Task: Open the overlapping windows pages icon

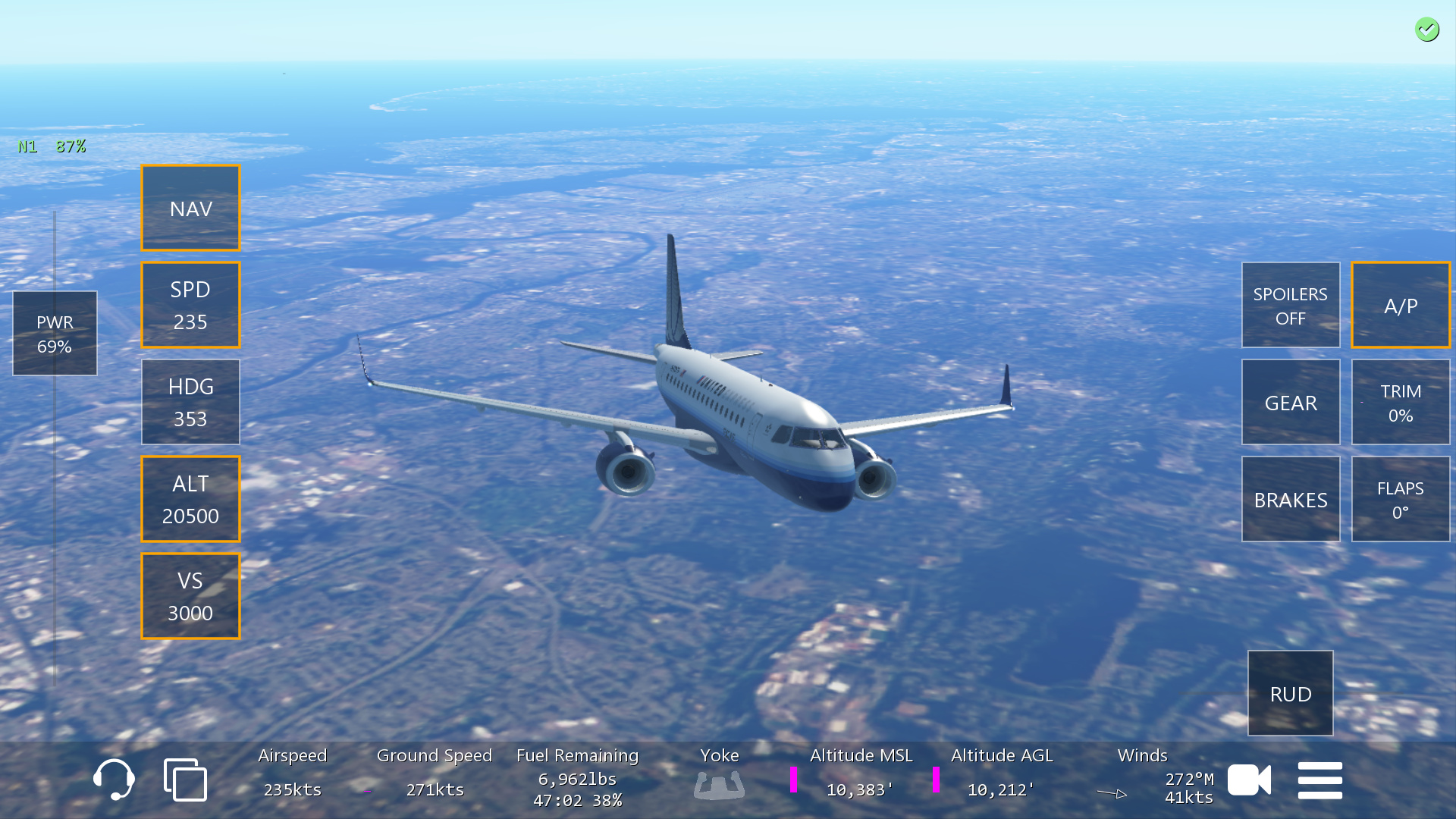Action: 185,780
